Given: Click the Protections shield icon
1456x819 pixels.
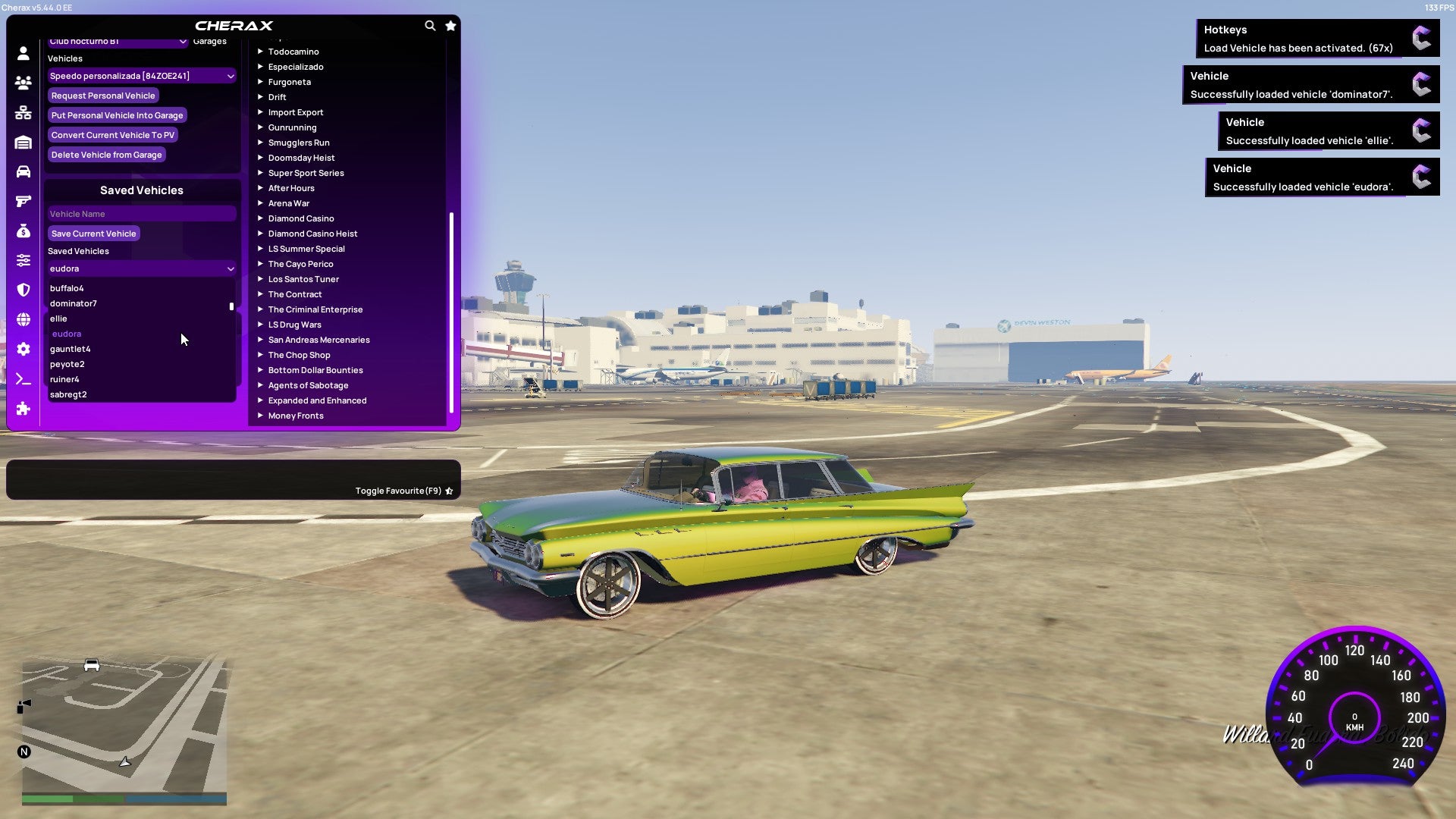Looking at the screenshot, I should tap(23, 289).
